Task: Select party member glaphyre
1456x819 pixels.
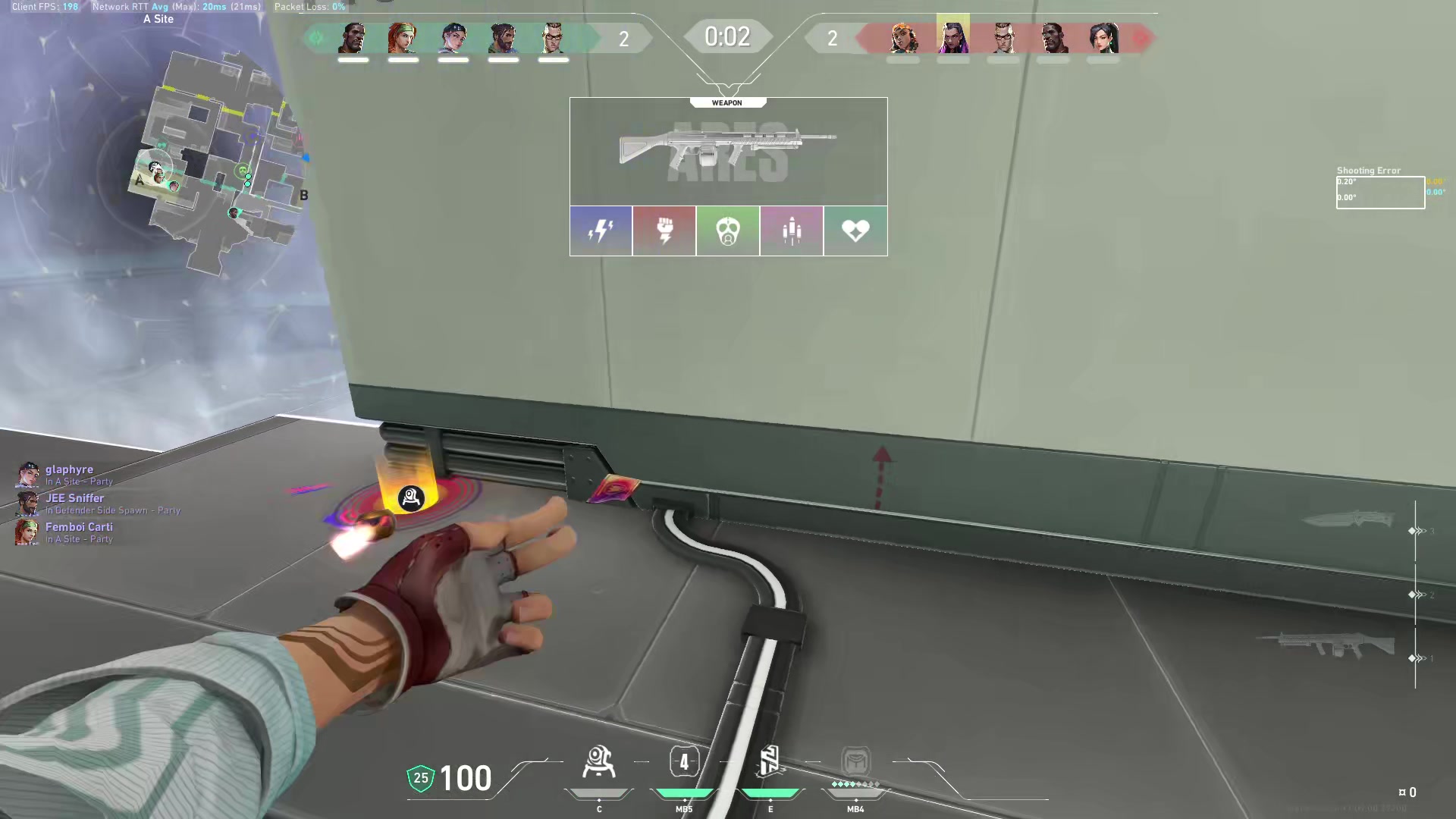Action: coord(69,470)
